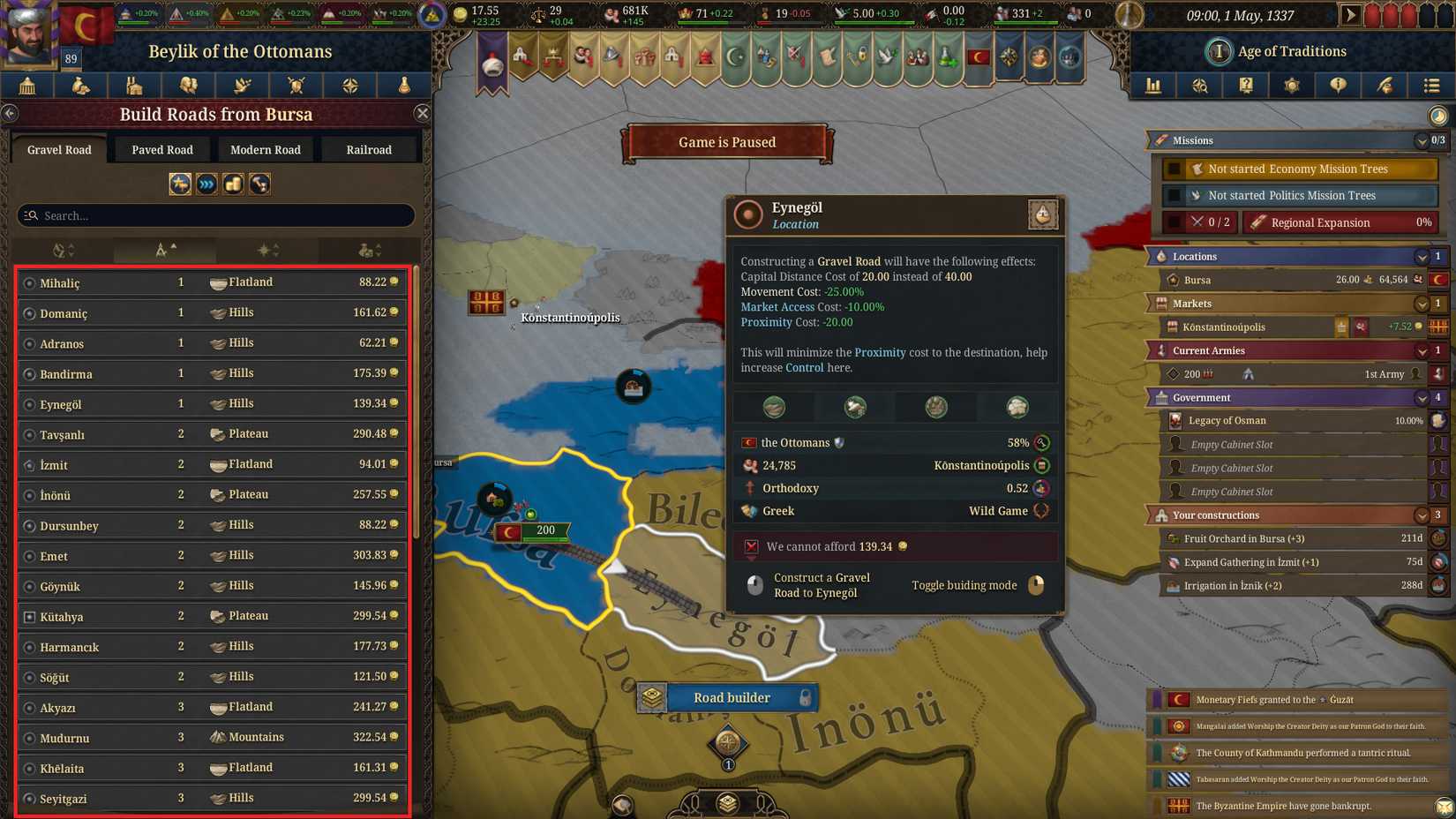Click the Regional Expansion 0% progress bar
Viewport: 1456px width, 819px height.
1422,222
